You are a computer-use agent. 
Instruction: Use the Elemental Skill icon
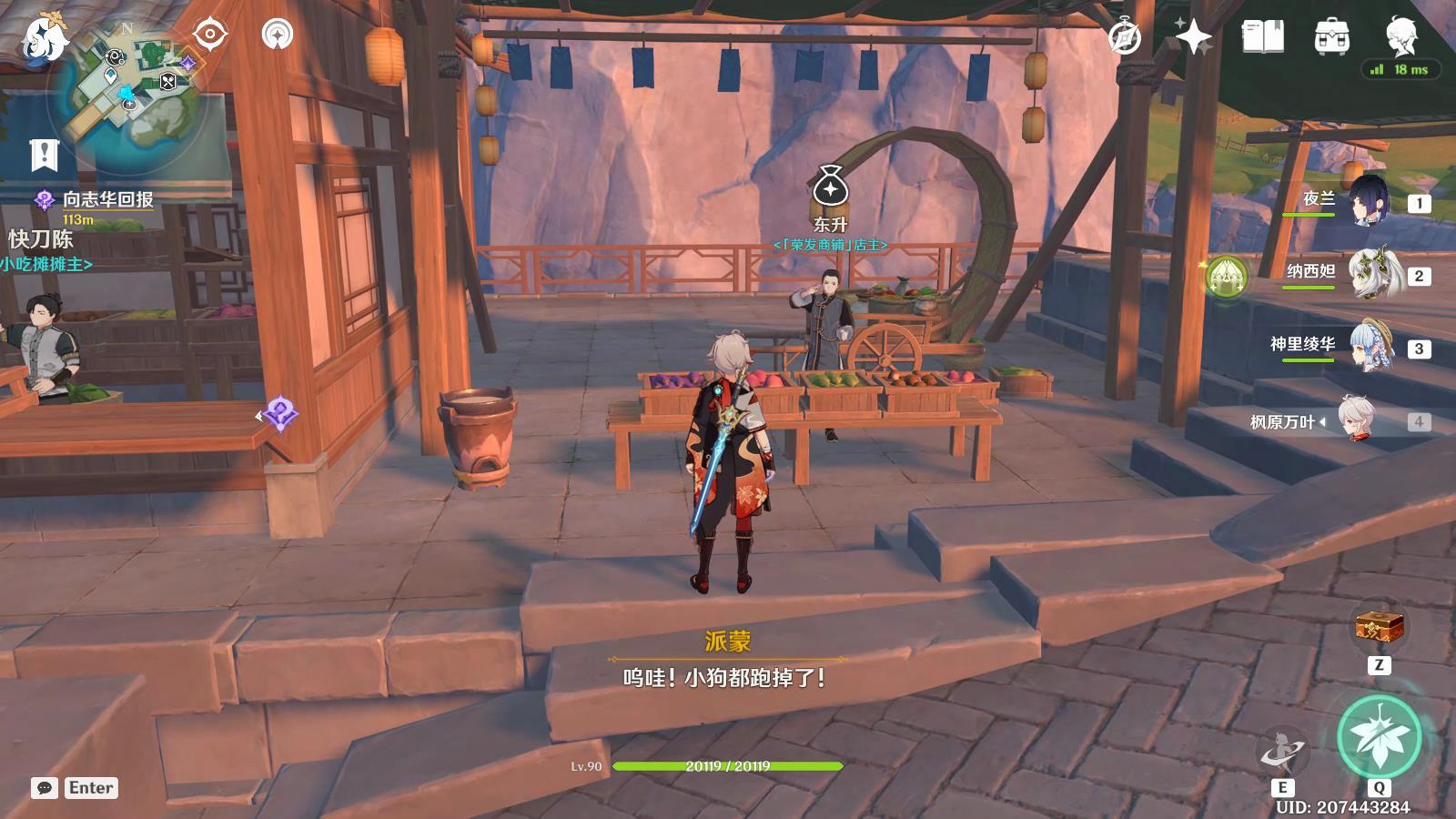(x=1281, y=752)
